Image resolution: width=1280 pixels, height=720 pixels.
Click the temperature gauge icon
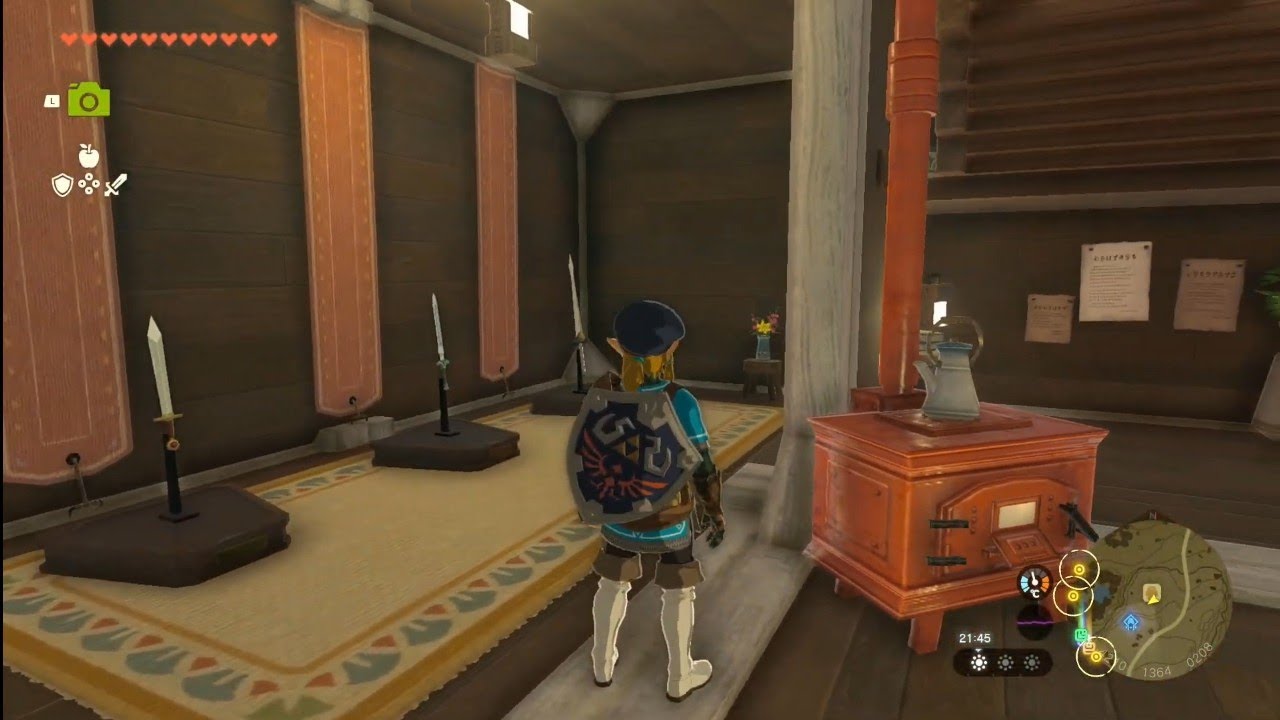coord(1034,581)
